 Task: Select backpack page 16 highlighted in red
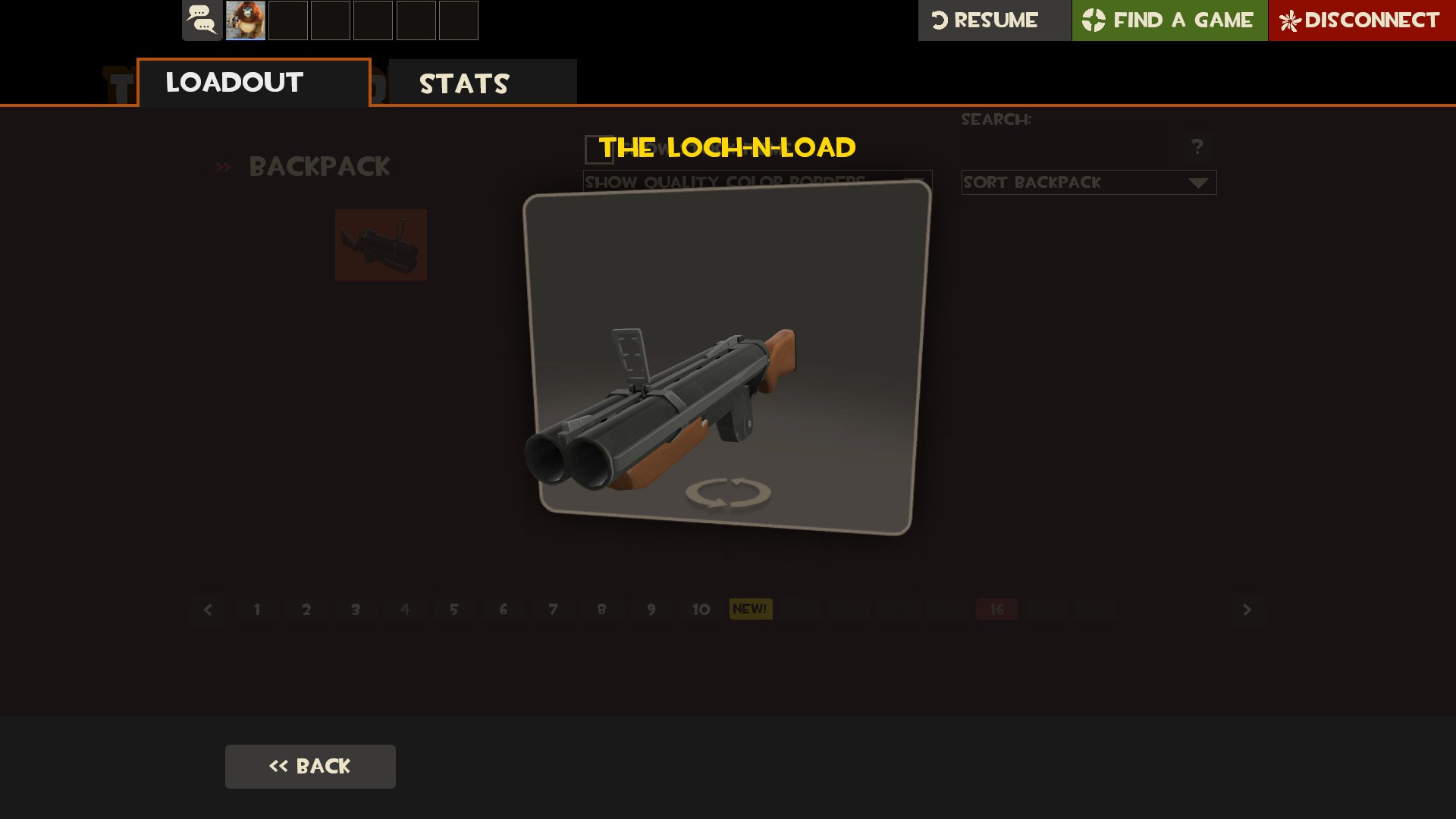(997, 610)
